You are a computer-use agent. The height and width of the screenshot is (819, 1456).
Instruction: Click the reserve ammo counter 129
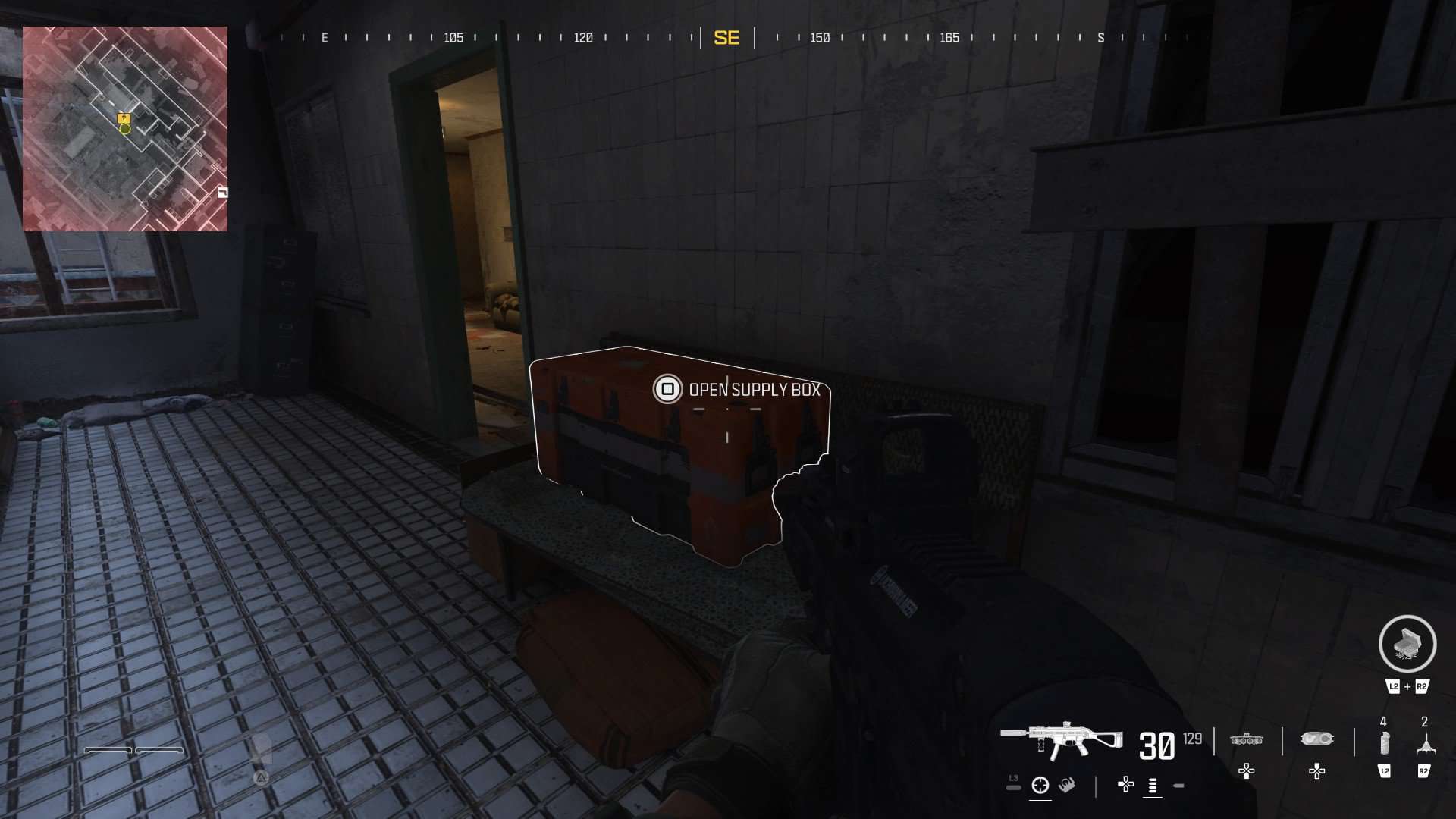pos(1191,737)
